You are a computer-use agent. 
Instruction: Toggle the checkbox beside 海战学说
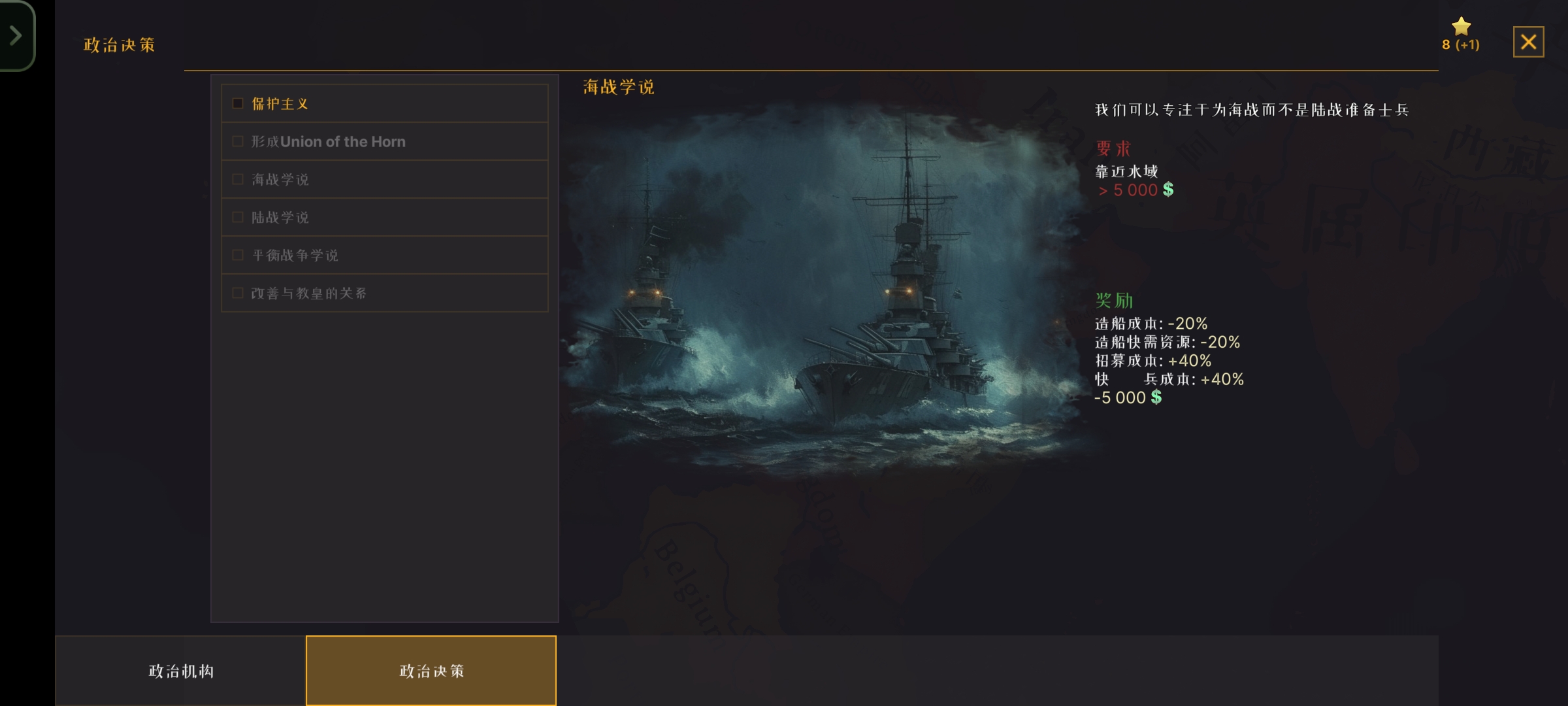(x=238, y=179)
